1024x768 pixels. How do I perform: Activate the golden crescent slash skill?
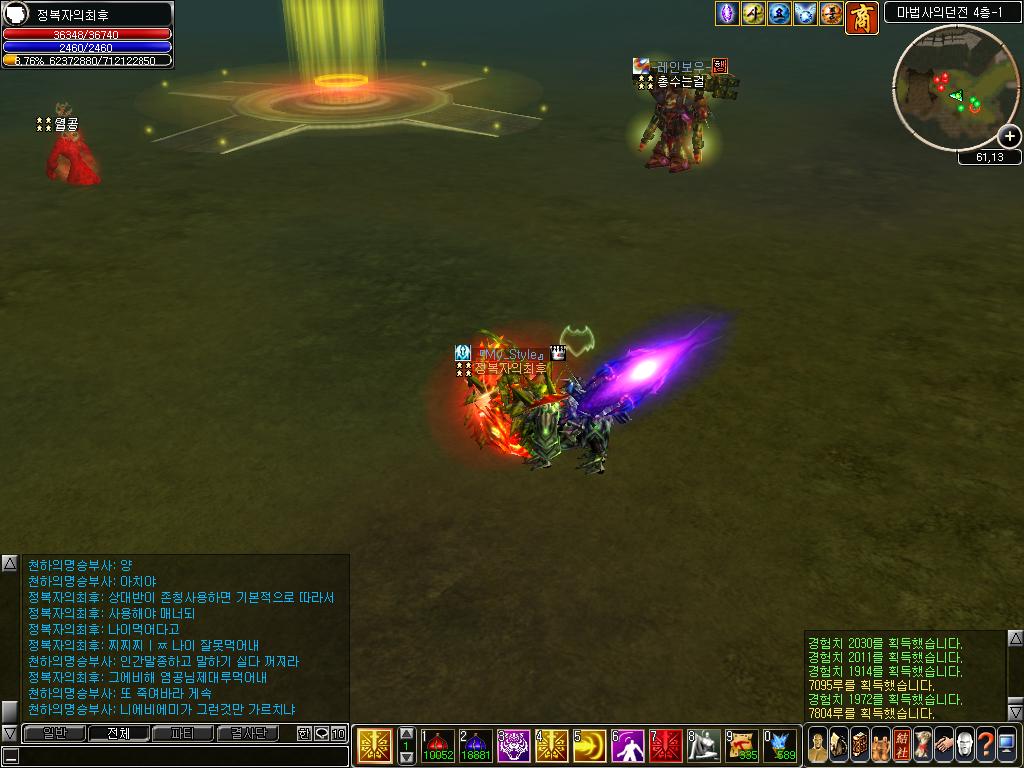[x=589, y=746]
